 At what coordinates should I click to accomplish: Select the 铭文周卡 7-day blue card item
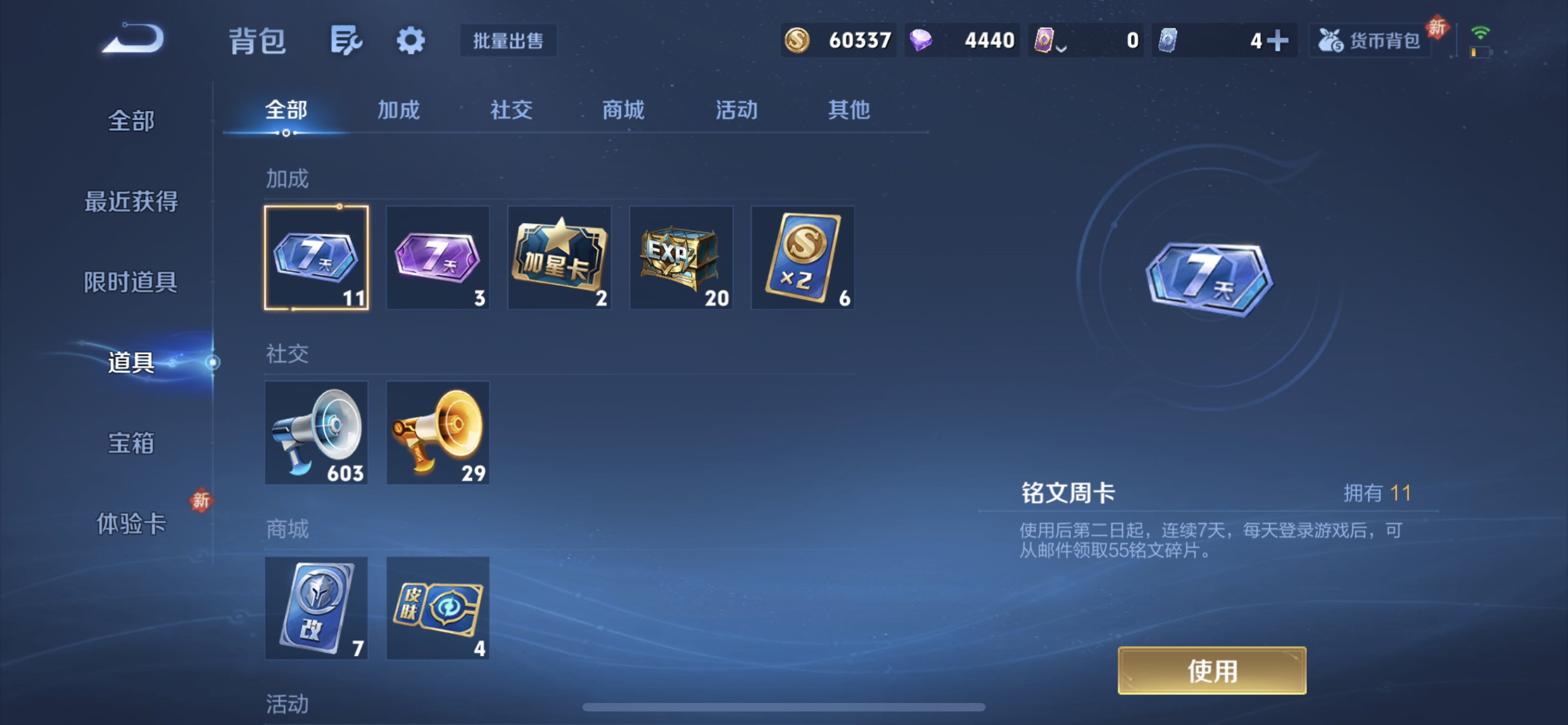click(316, 258)
